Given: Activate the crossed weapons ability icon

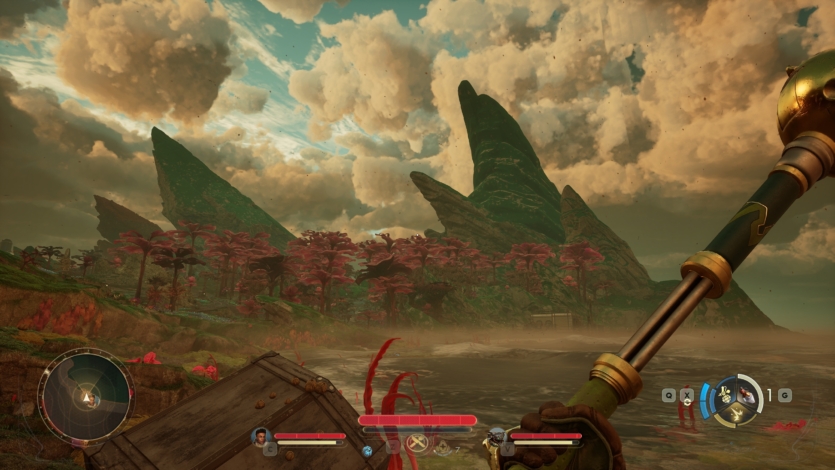Looking at the screenshot, I should 416,443.
